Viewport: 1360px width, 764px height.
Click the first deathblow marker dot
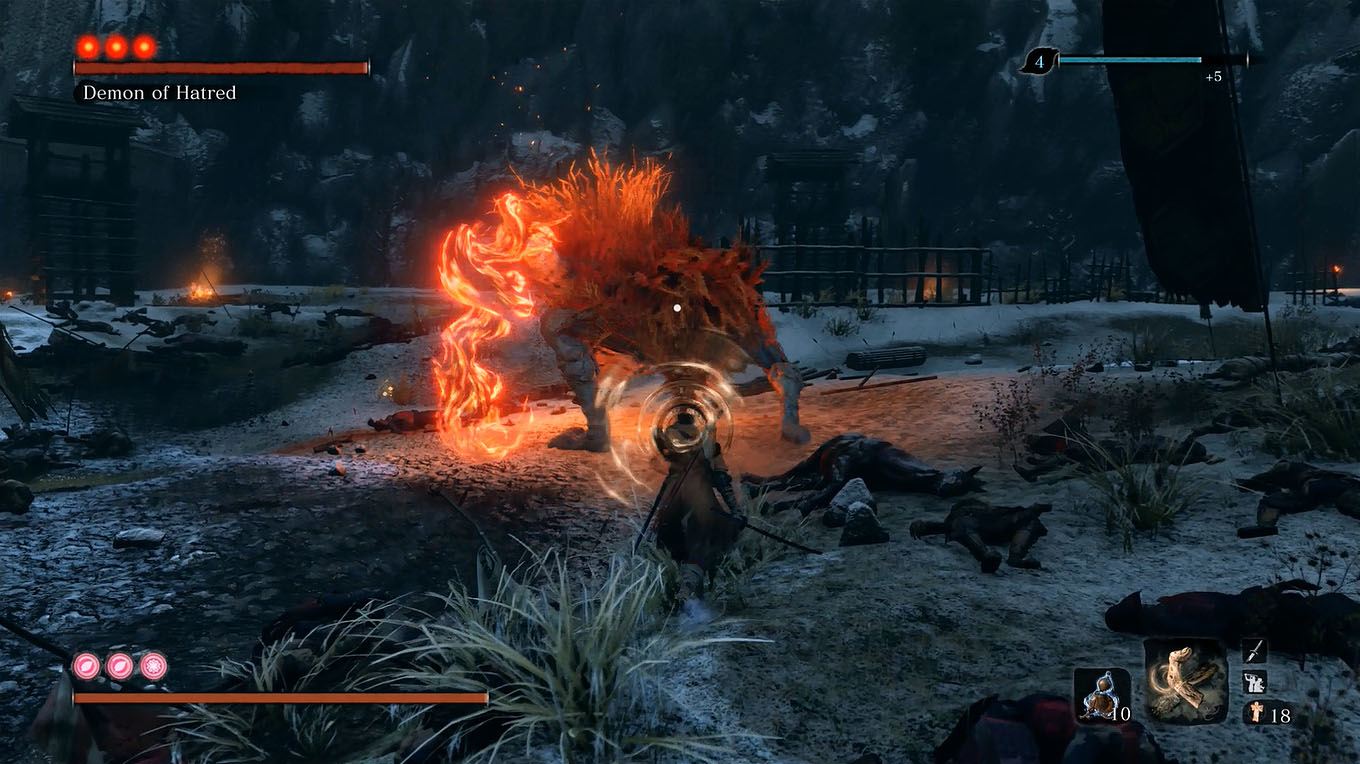point(88,45)
